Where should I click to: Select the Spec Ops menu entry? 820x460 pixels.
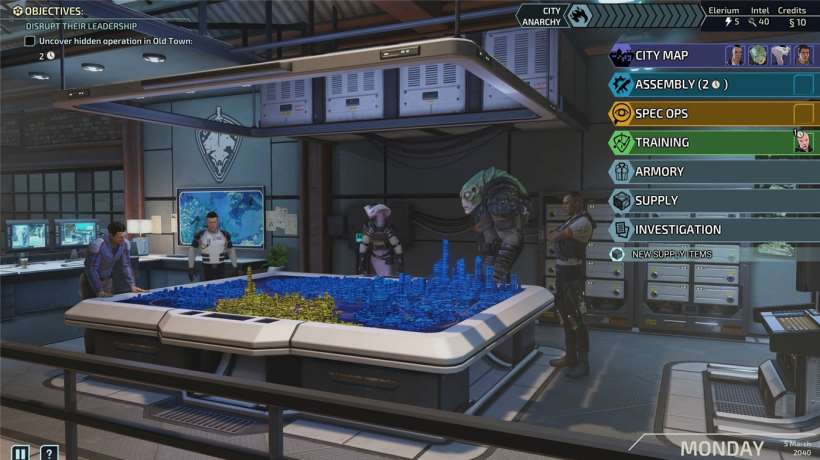pos(662,114)
